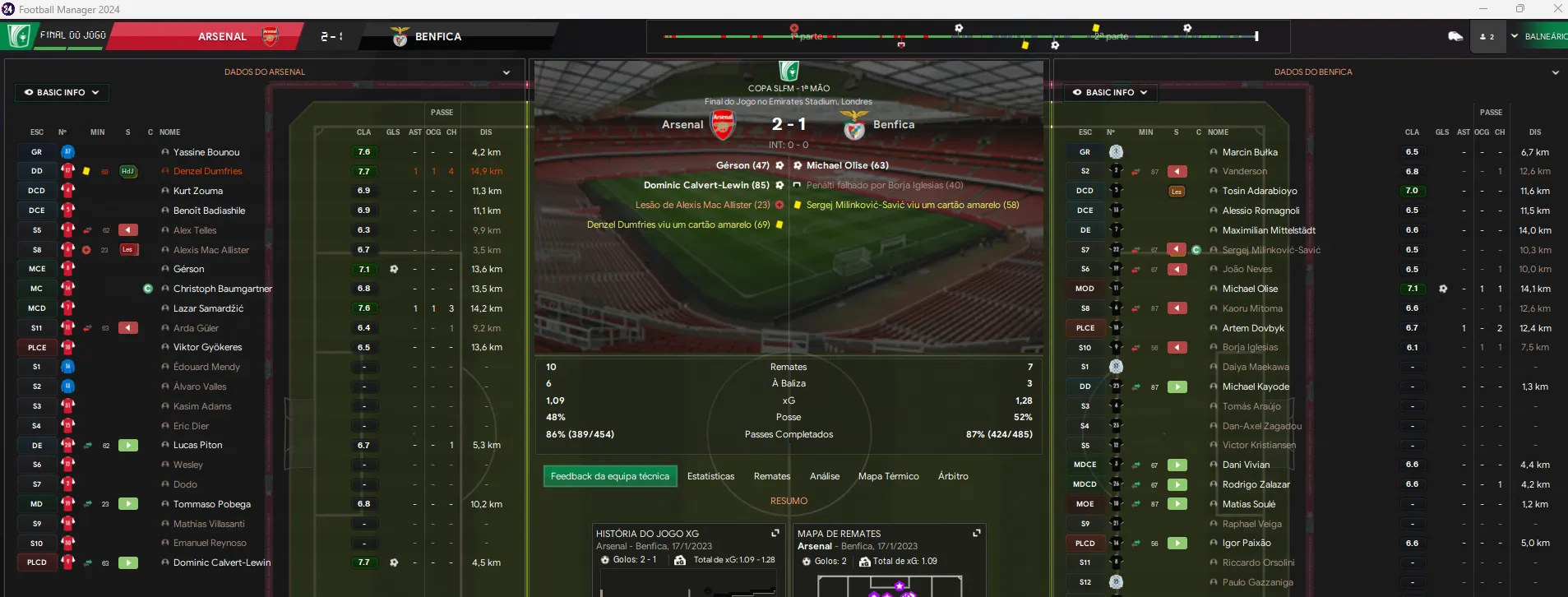Select Artem Dovbyk in Benfica's list
Viewport: 1568px width, 597px height.
coord(1252,328)
